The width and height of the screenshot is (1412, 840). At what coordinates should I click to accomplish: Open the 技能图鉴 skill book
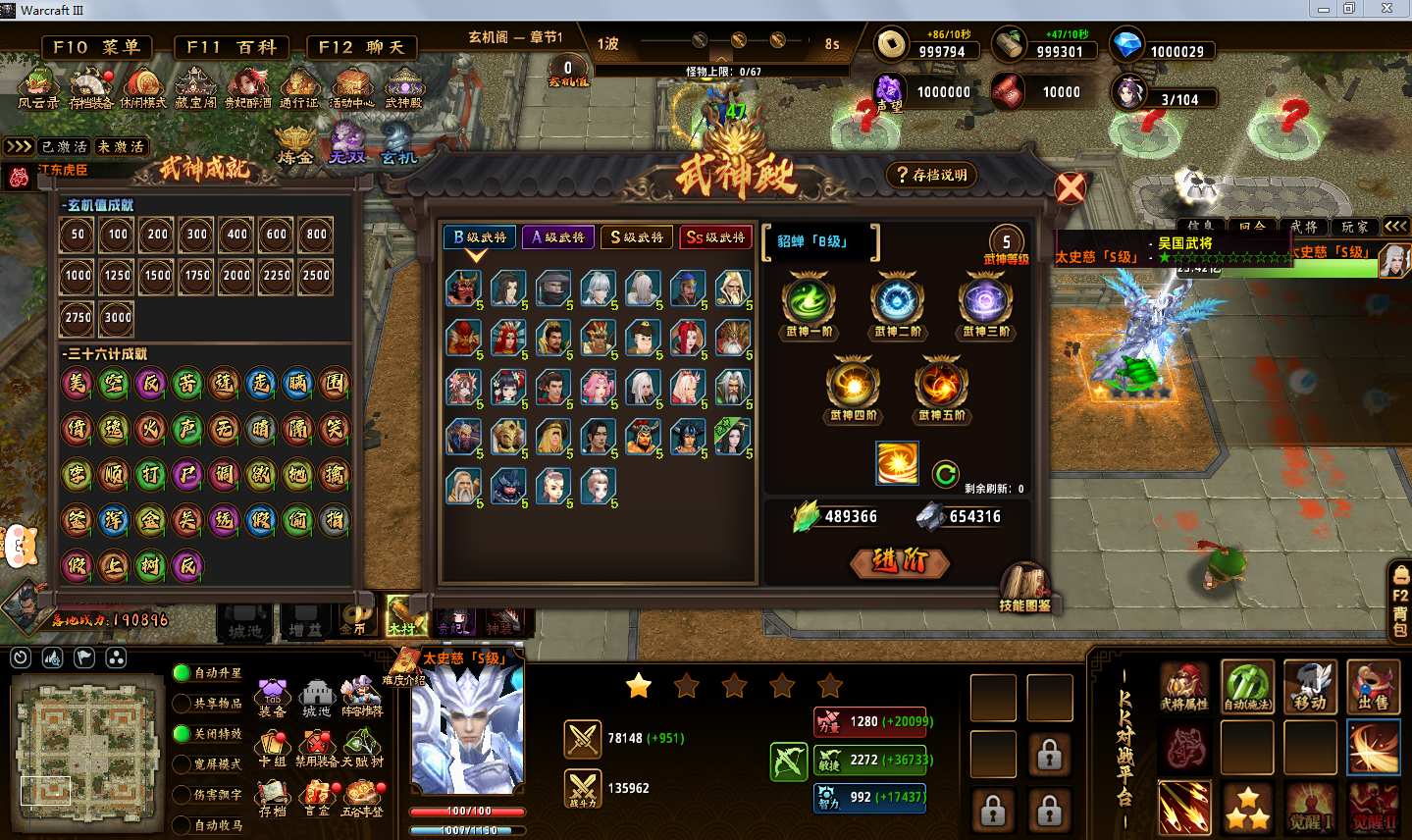[1024, 587]
